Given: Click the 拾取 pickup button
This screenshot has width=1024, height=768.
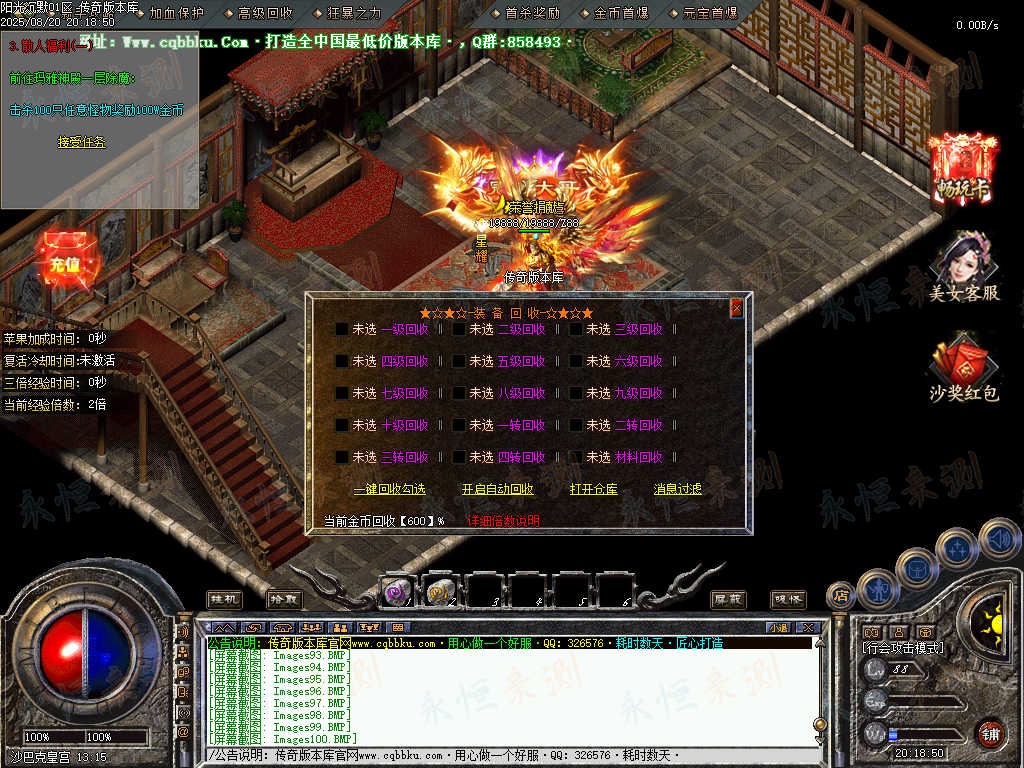Looking at the screenshot, I should pos(284,598).
